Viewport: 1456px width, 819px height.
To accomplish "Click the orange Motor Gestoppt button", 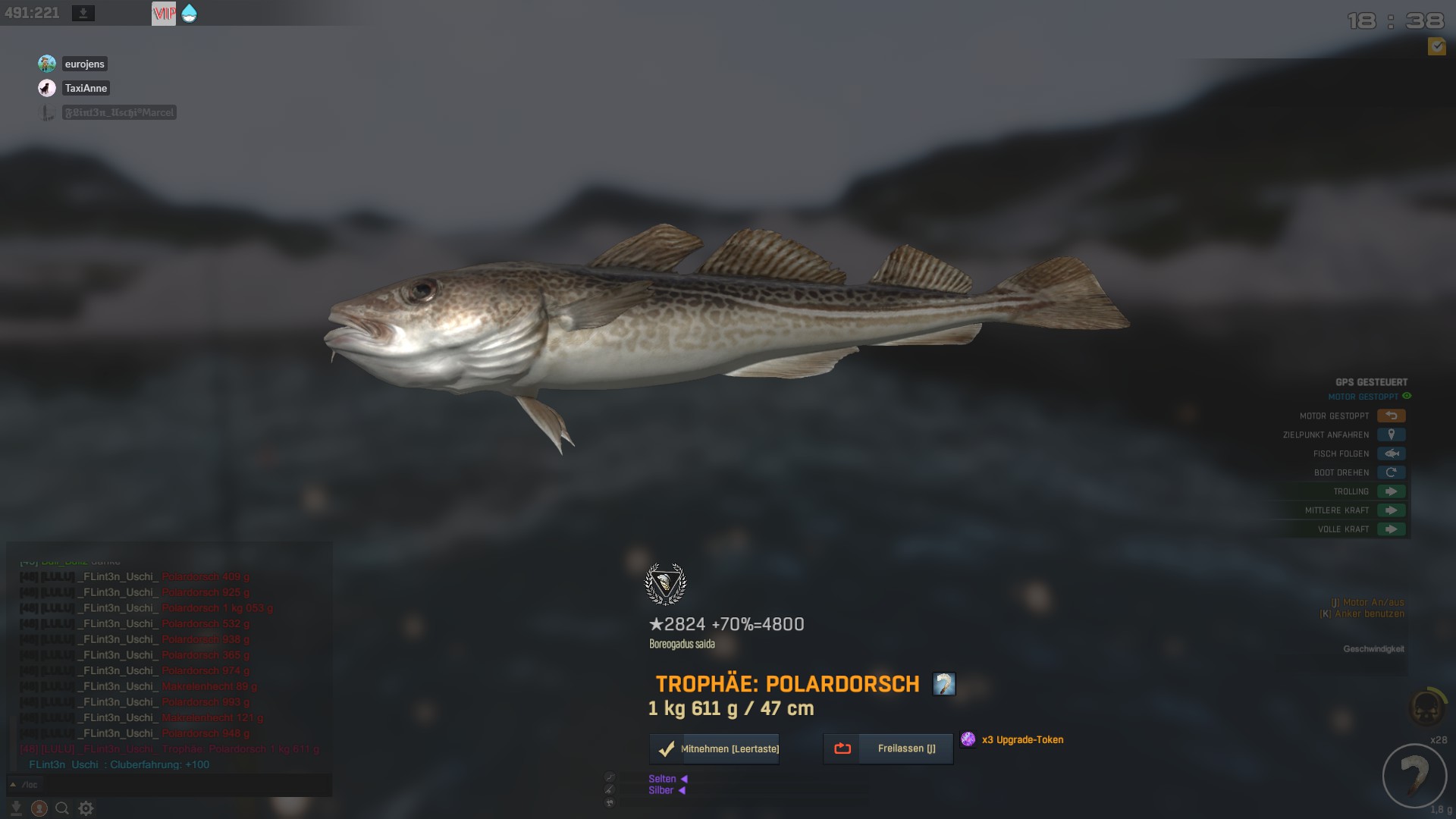I will click(1391, 416).
